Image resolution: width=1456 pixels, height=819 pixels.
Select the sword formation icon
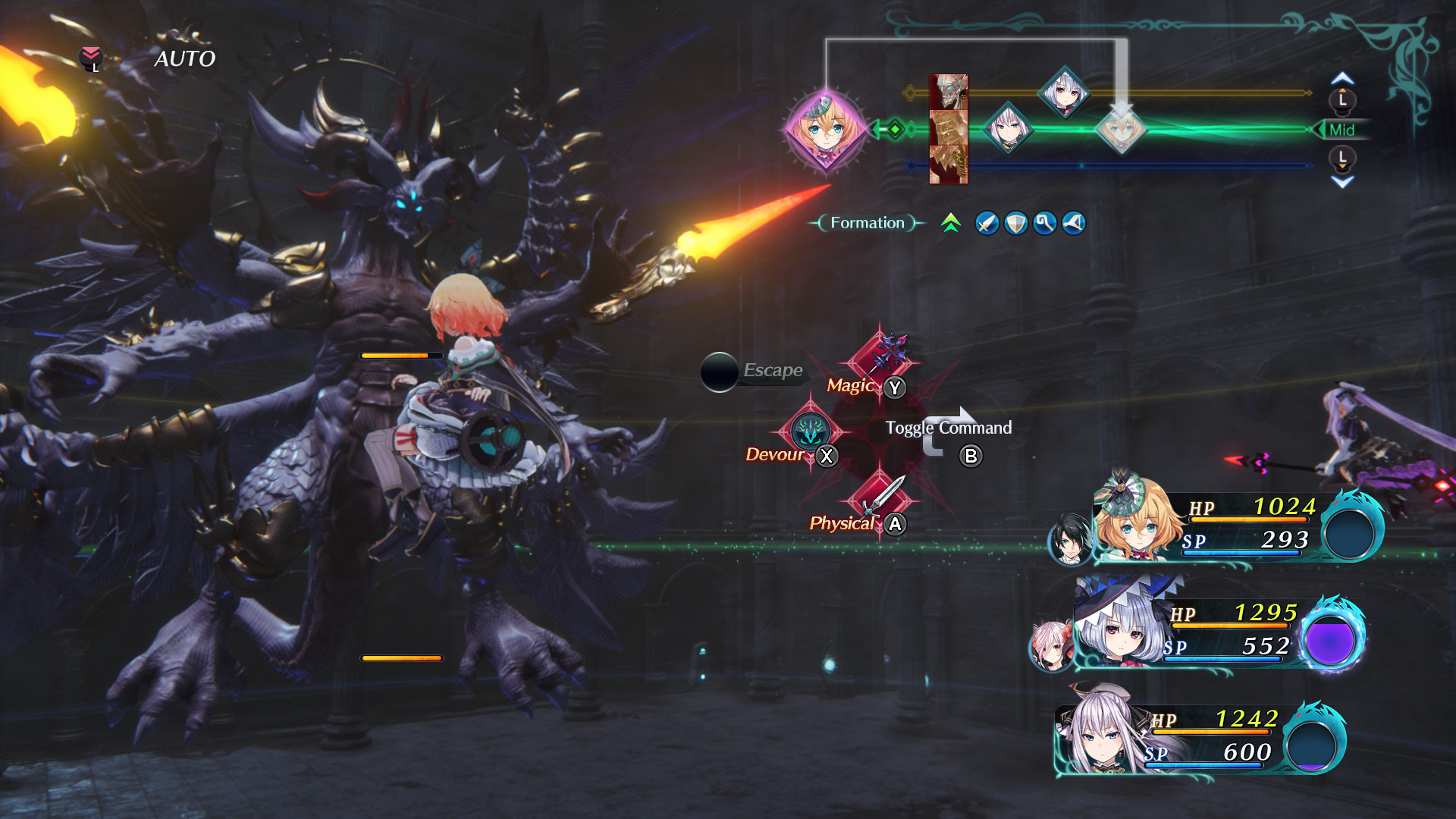coord(987,223)
